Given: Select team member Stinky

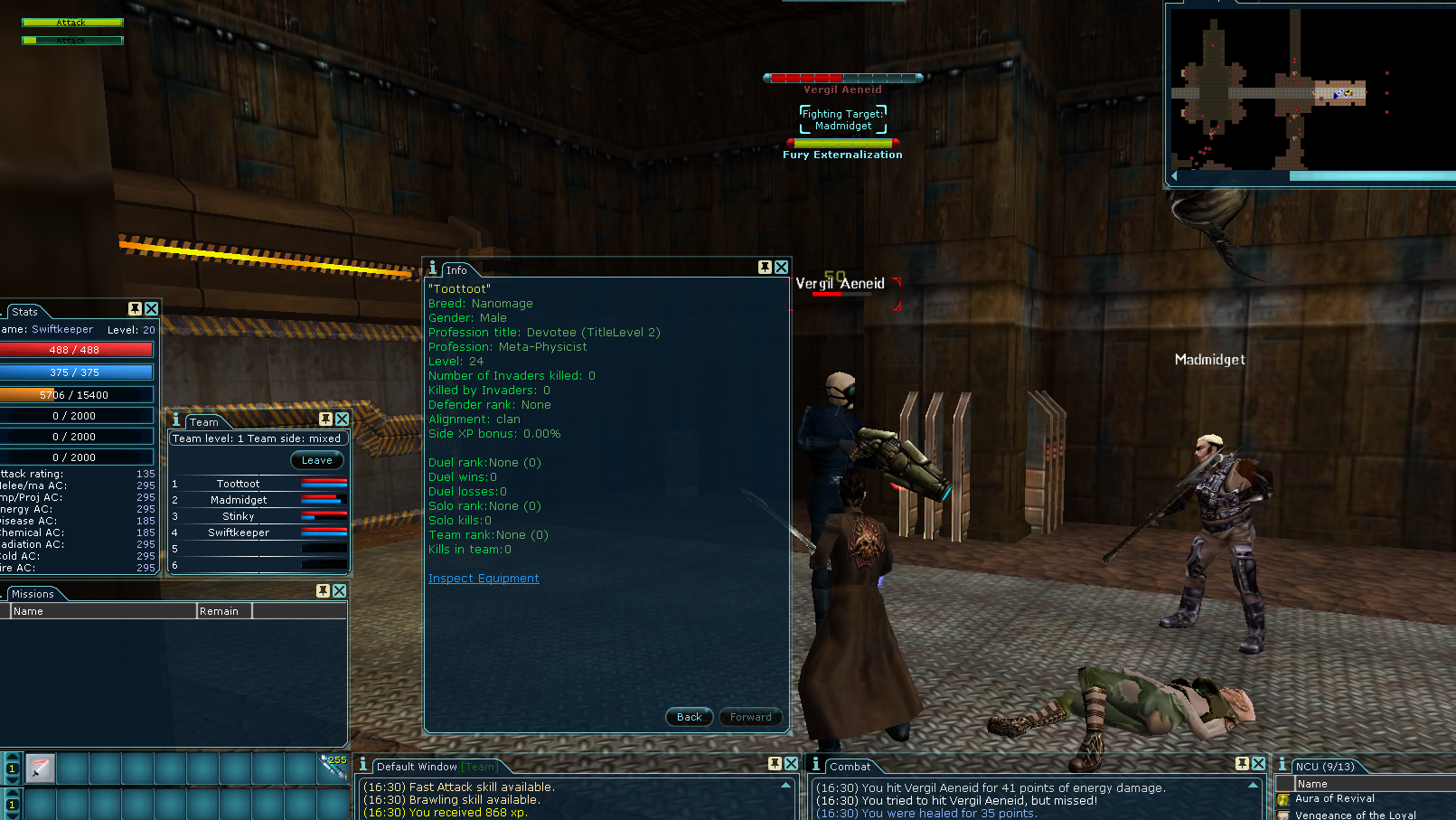Looking at the screenshot, I should click(239, 516).
